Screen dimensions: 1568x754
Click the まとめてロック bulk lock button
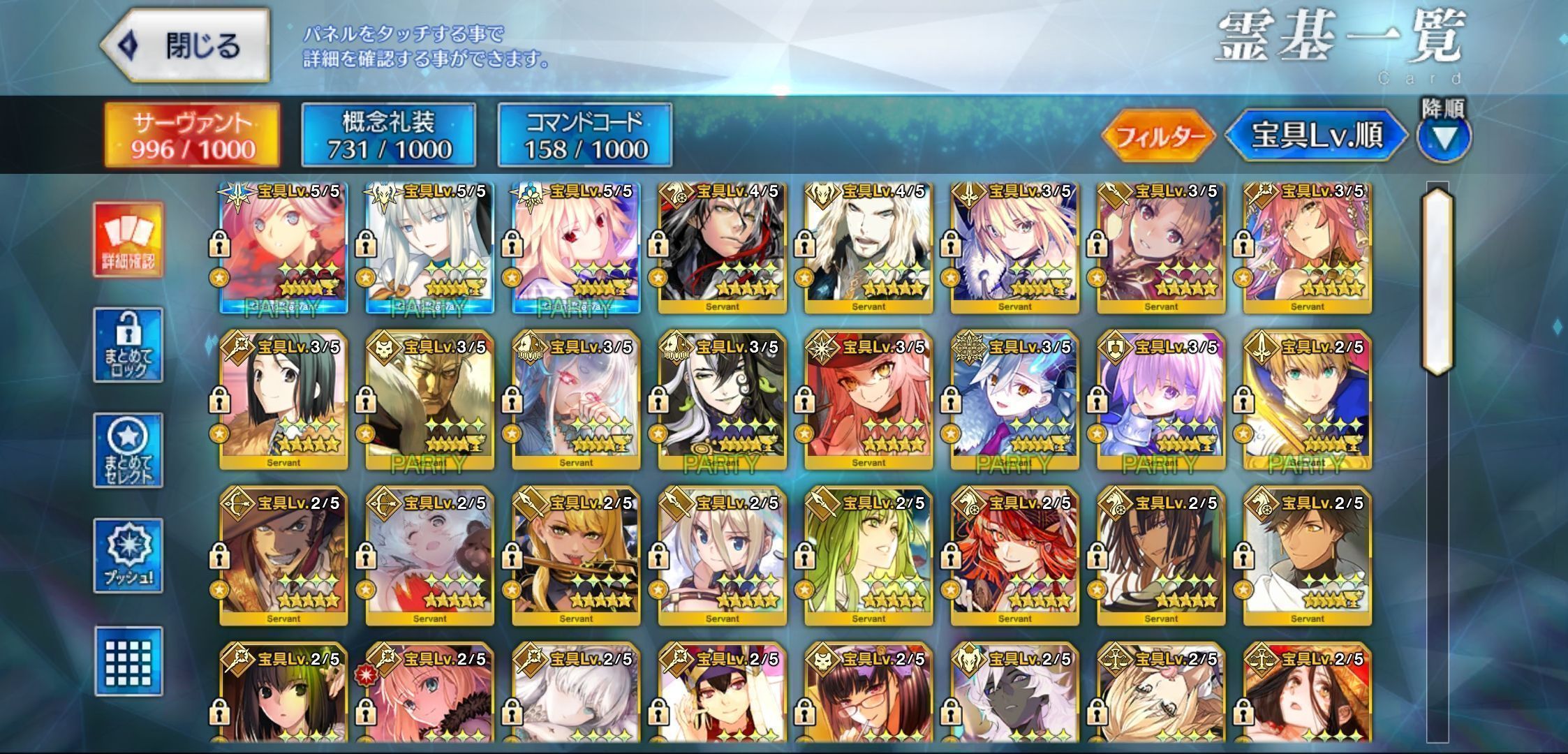tap(128, 345)
